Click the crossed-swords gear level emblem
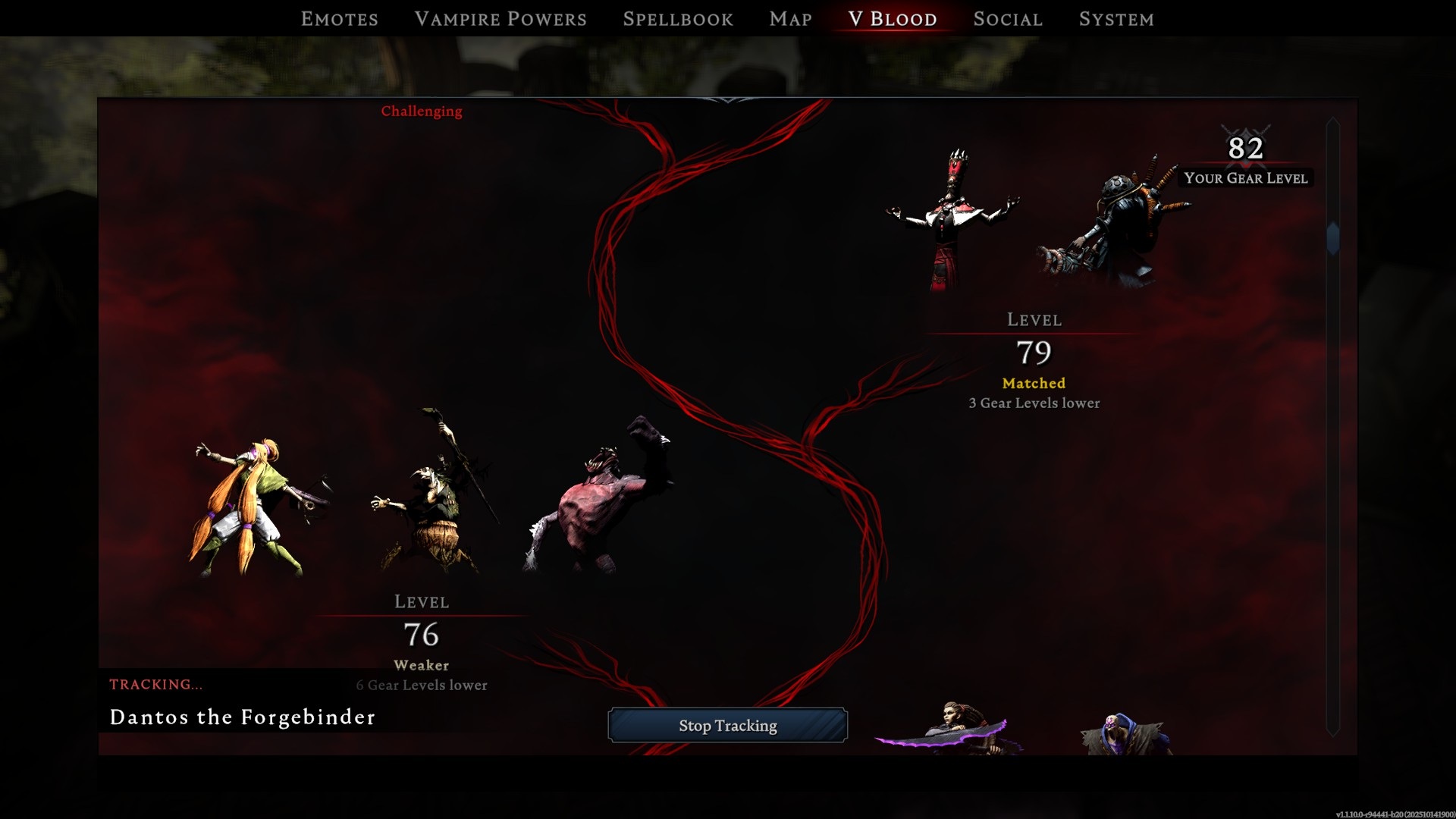Screen dimensions: 1456x819 1244,136
